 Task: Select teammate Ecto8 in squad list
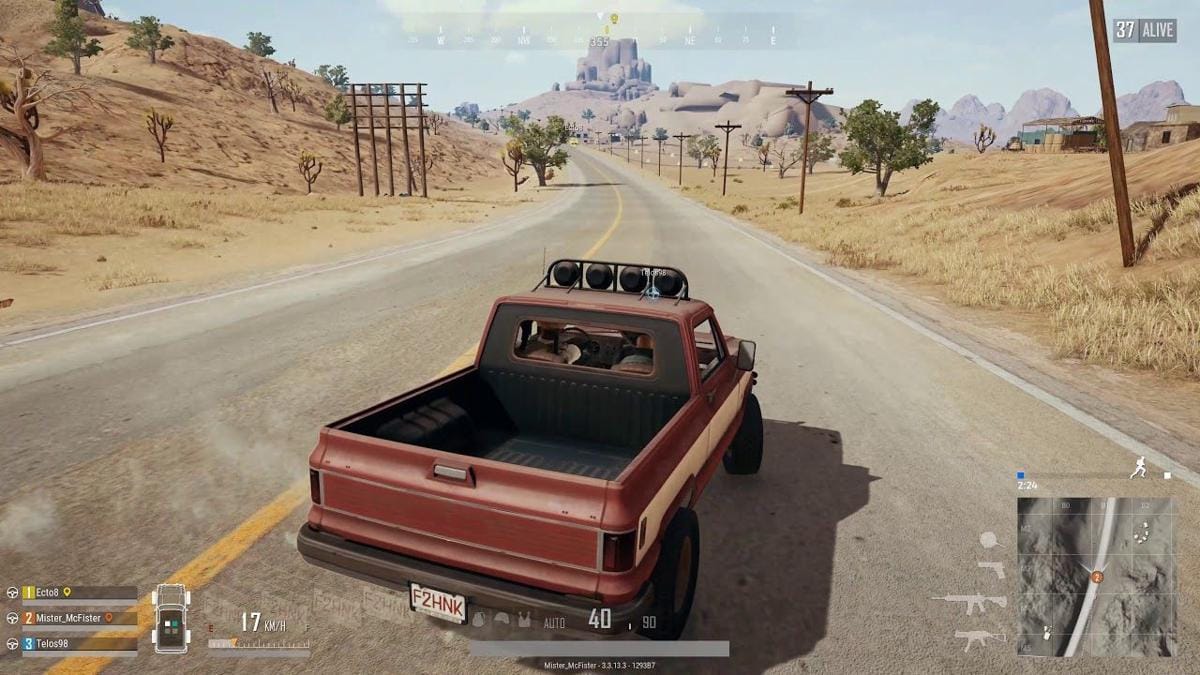pyautogui.click(x=70, y=592)
